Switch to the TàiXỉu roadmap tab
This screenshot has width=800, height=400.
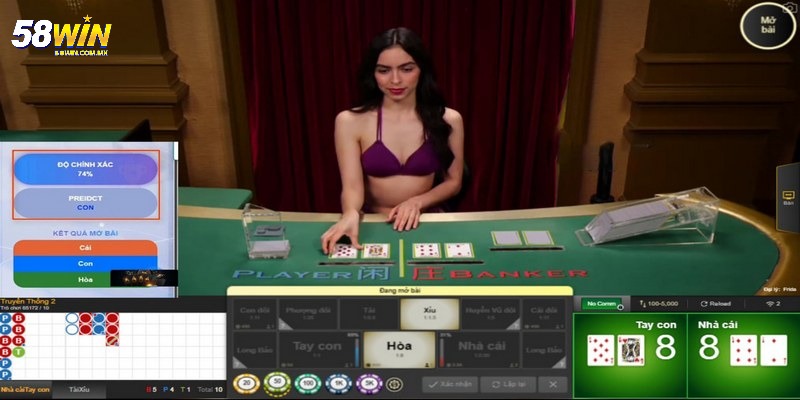pyautogui.click(x=79, y=388)
